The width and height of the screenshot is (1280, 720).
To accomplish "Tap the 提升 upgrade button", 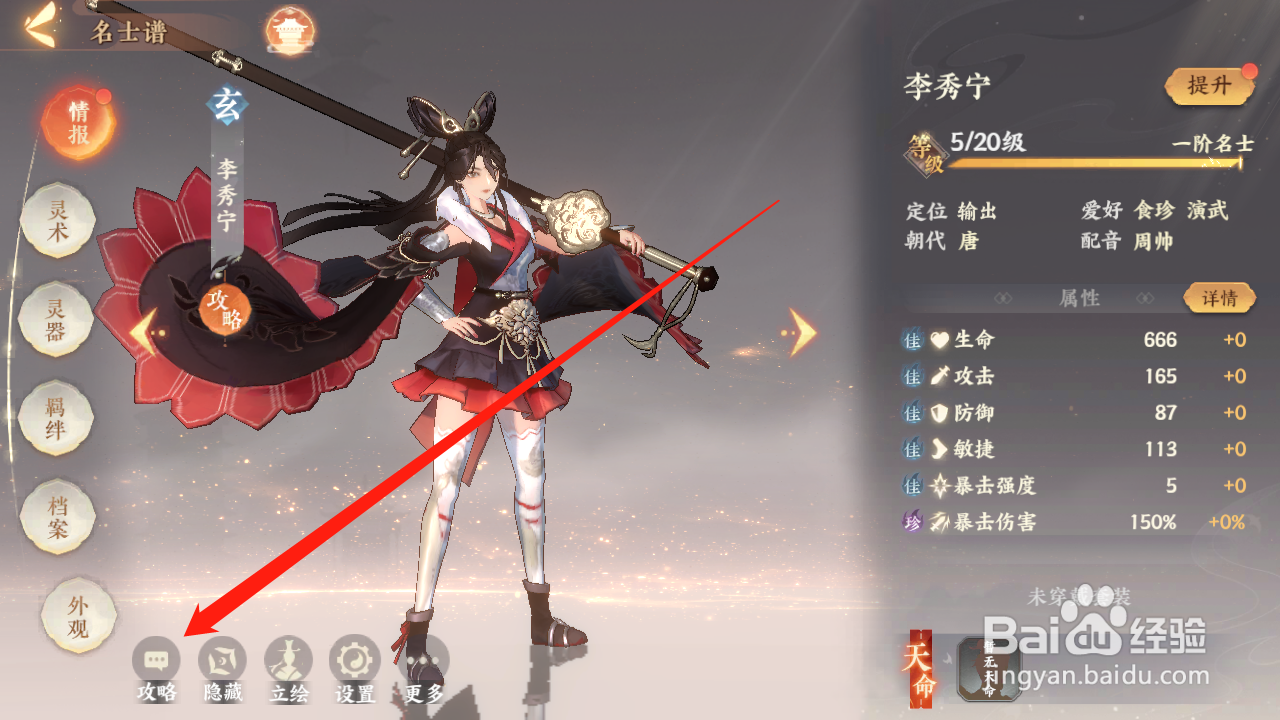I will (1209, 86).
